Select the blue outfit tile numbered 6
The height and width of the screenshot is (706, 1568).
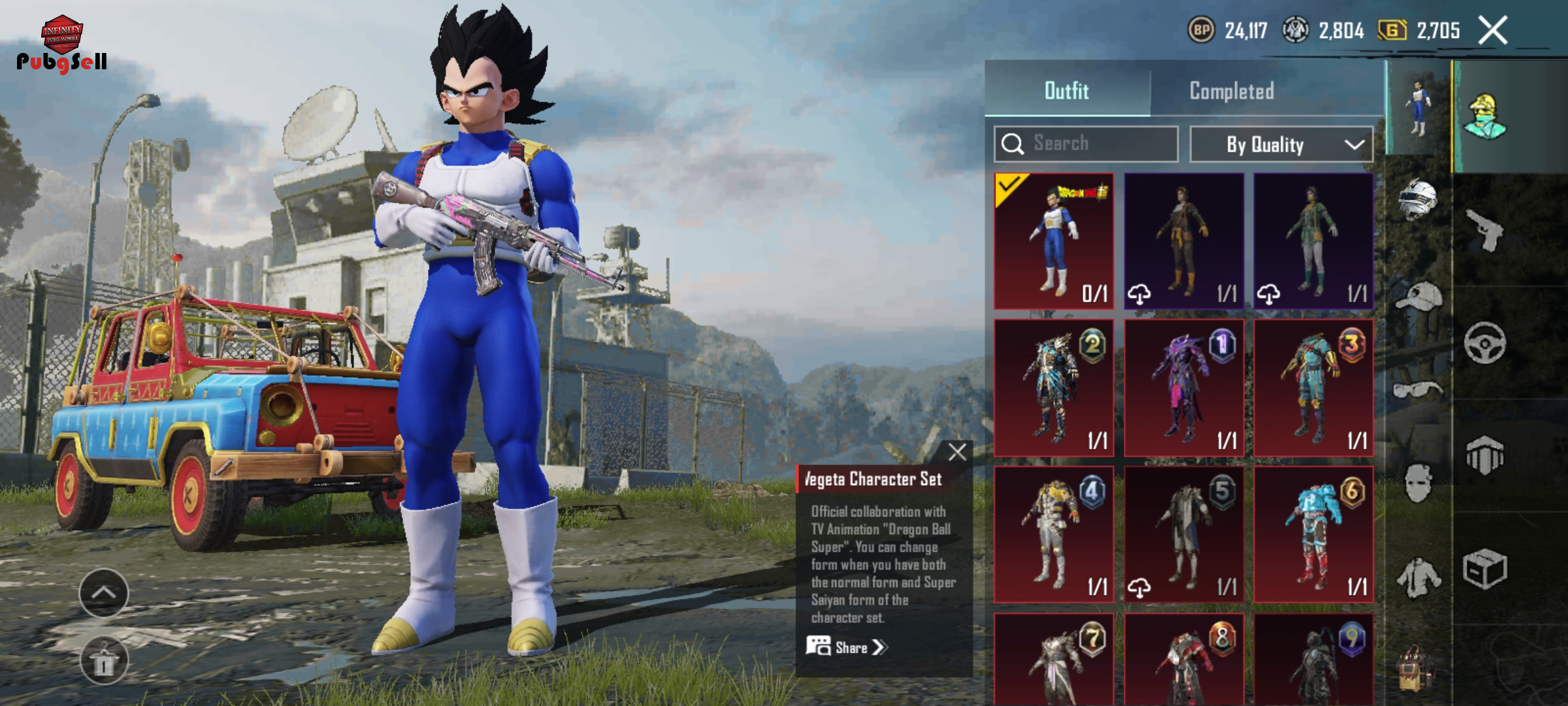pyautogui.click(x=1313, y=534)
